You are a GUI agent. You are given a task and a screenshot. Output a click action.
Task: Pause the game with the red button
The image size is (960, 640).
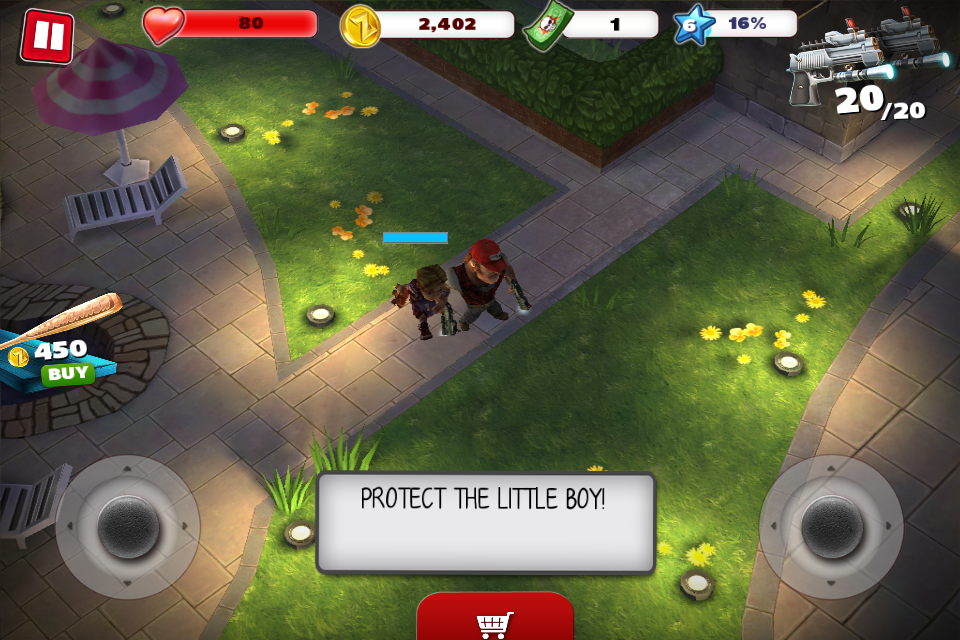point(46,36)
